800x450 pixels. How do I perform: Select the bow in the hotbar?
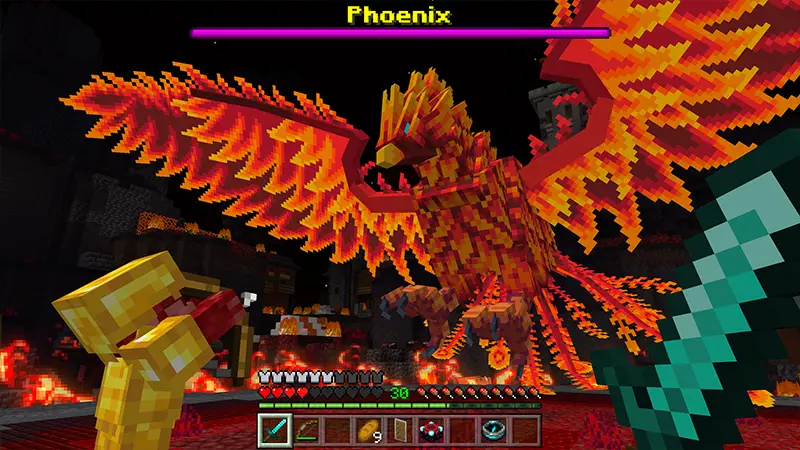(x=305, y=430)
